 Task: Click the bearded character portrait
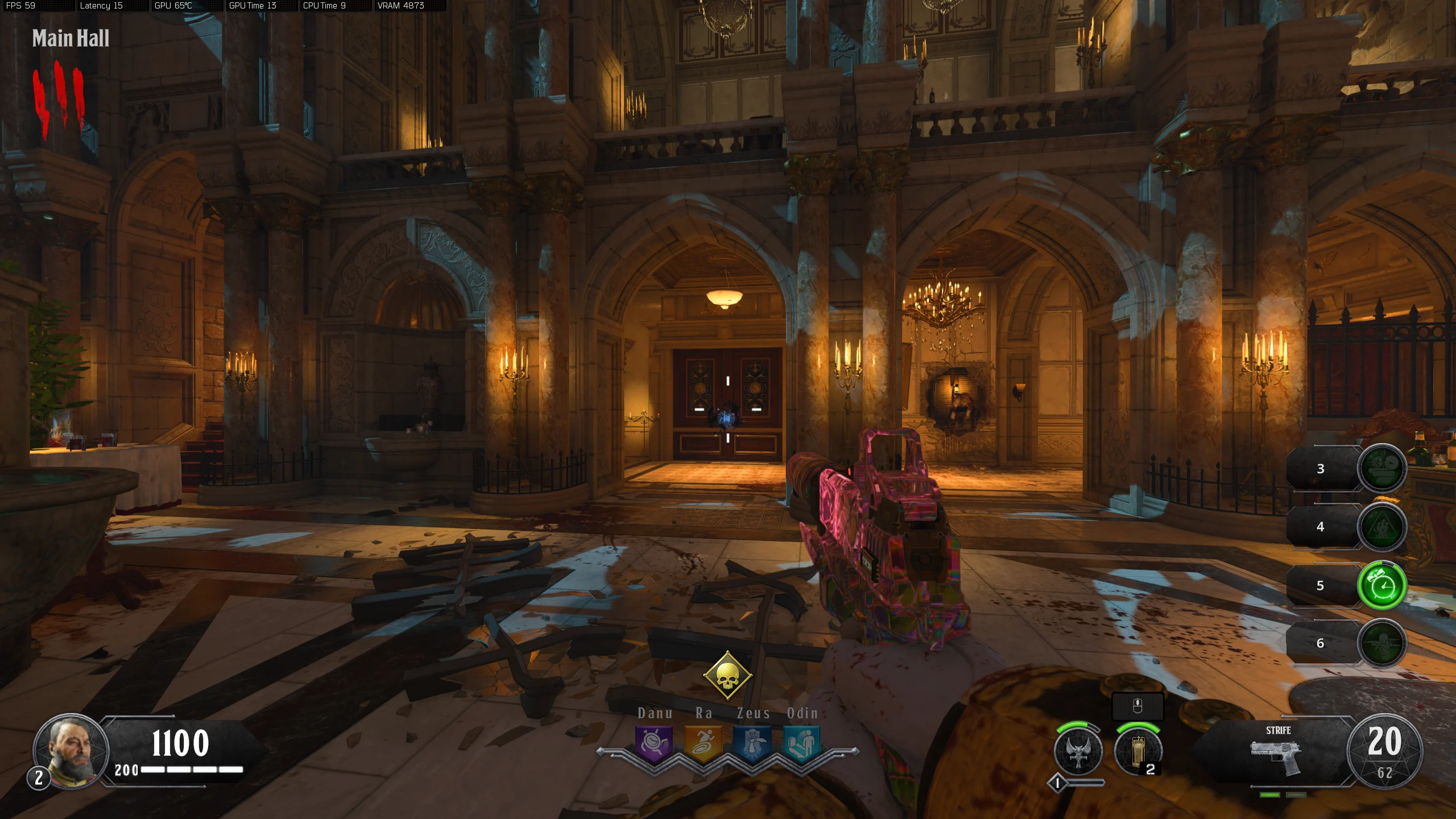pos(71,751)
